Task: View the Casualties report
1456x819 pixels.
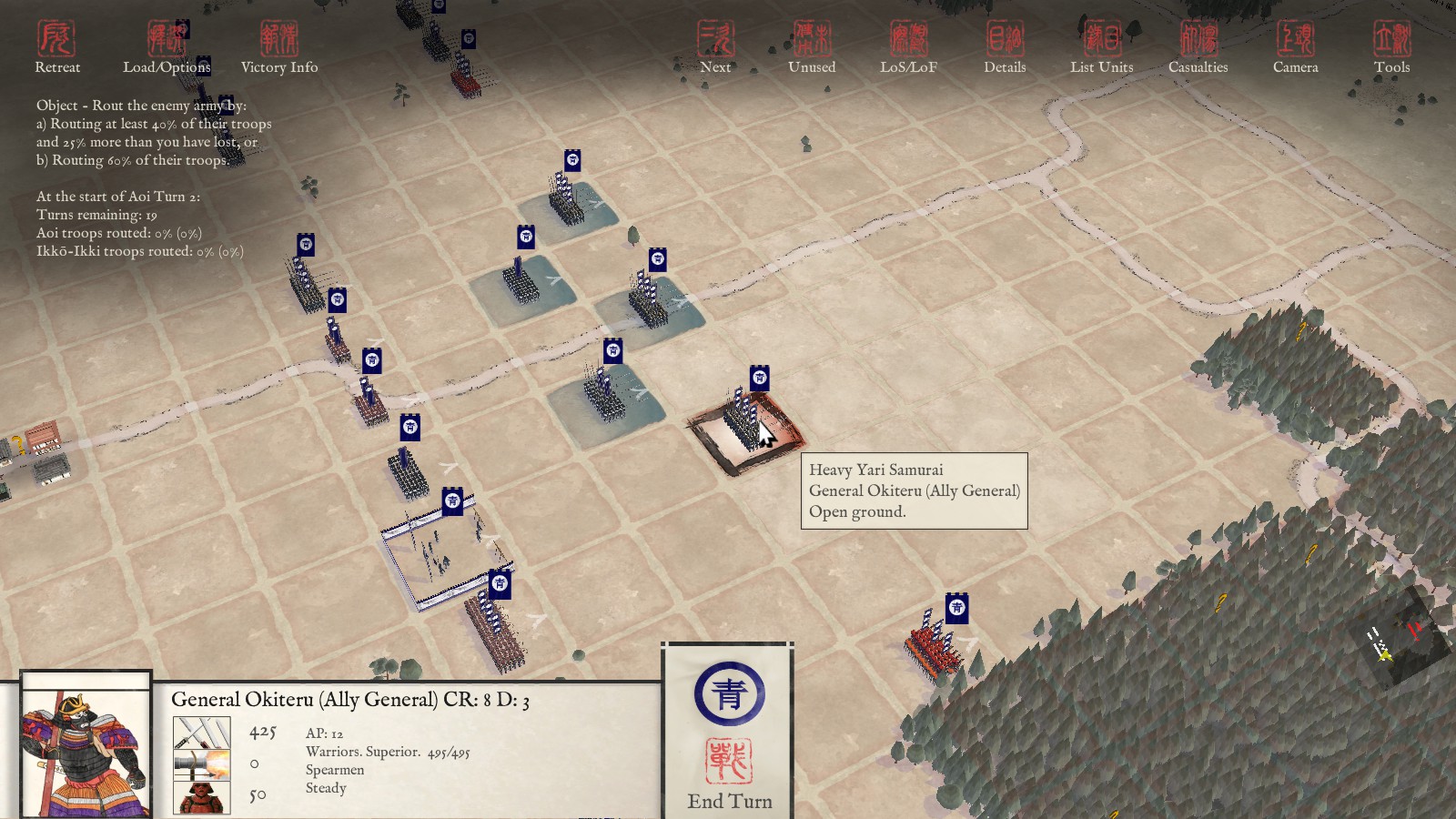Action: (1198, 47)
